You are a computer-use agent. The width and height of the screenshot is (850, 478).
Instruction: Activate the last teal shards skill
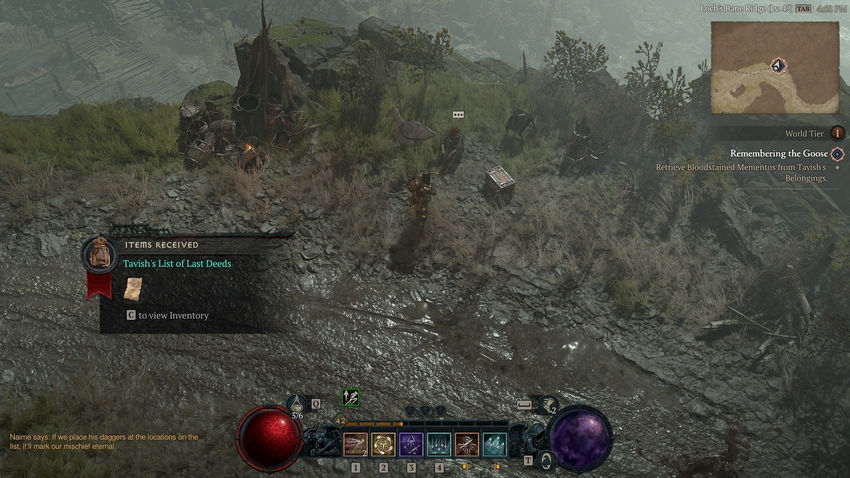pos(495,444)
